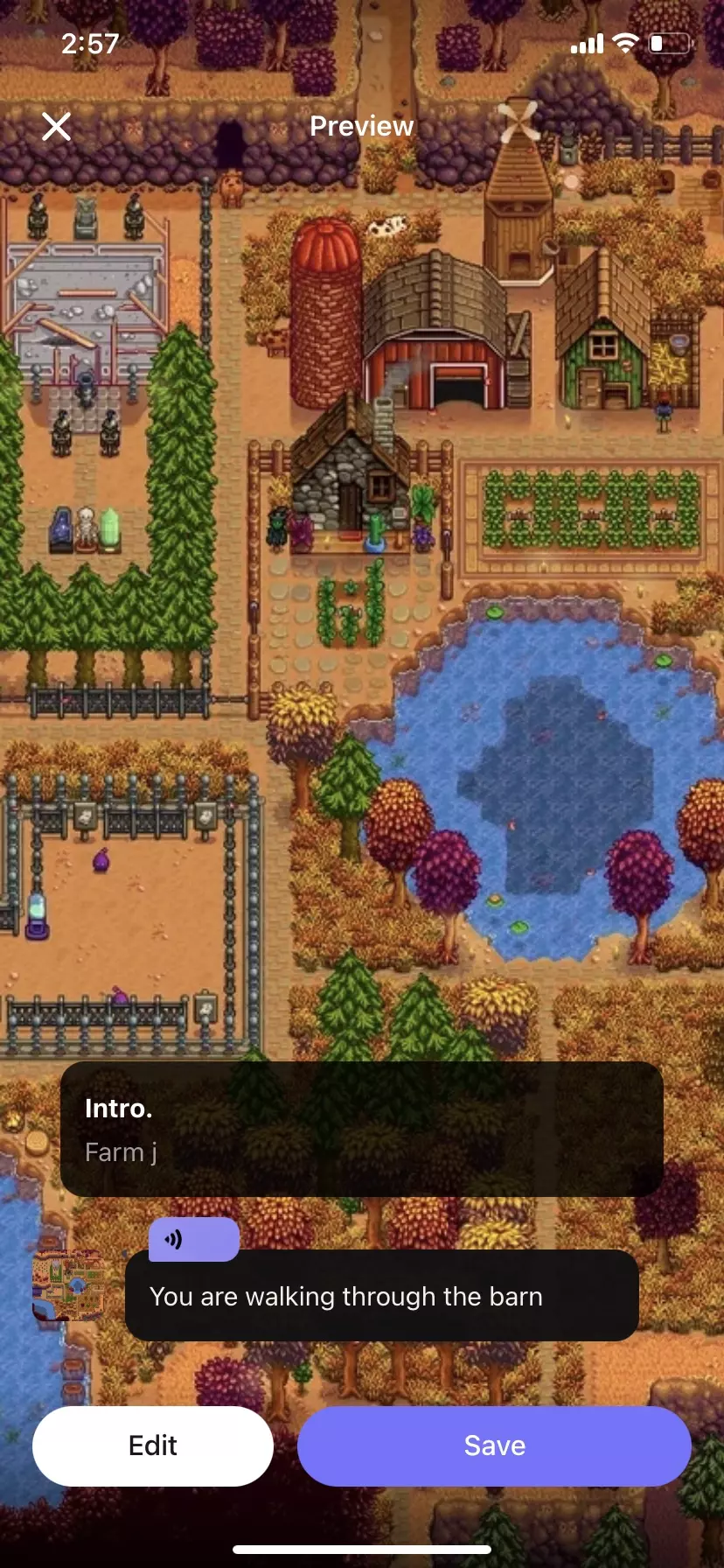Select the Intro card titled Farm j
The height and width of the screenshot is (1568, 724).
tap(361, 1129)
